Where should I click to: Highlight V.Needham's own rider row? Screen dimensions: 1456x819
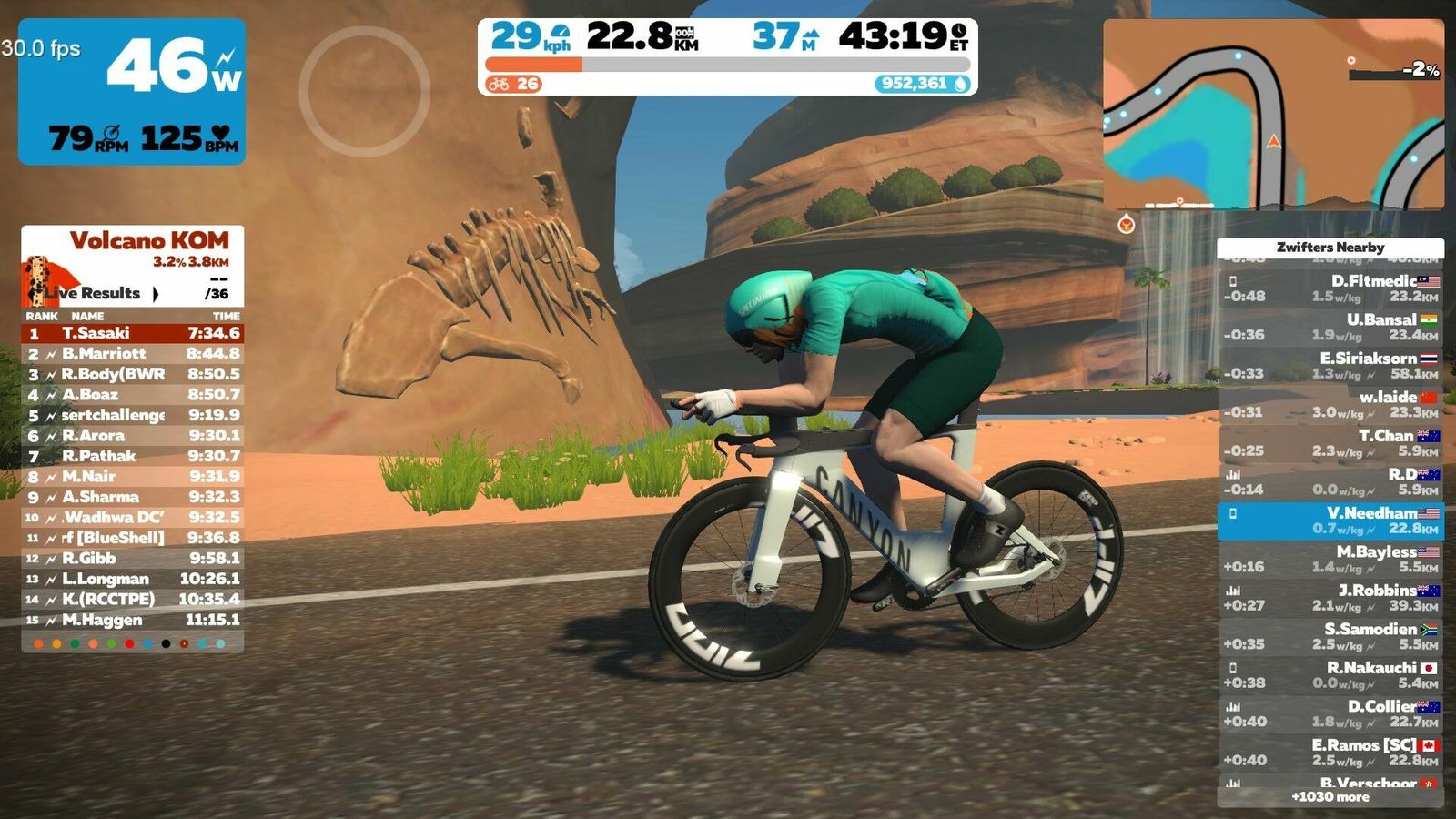tap(1330, 521)
